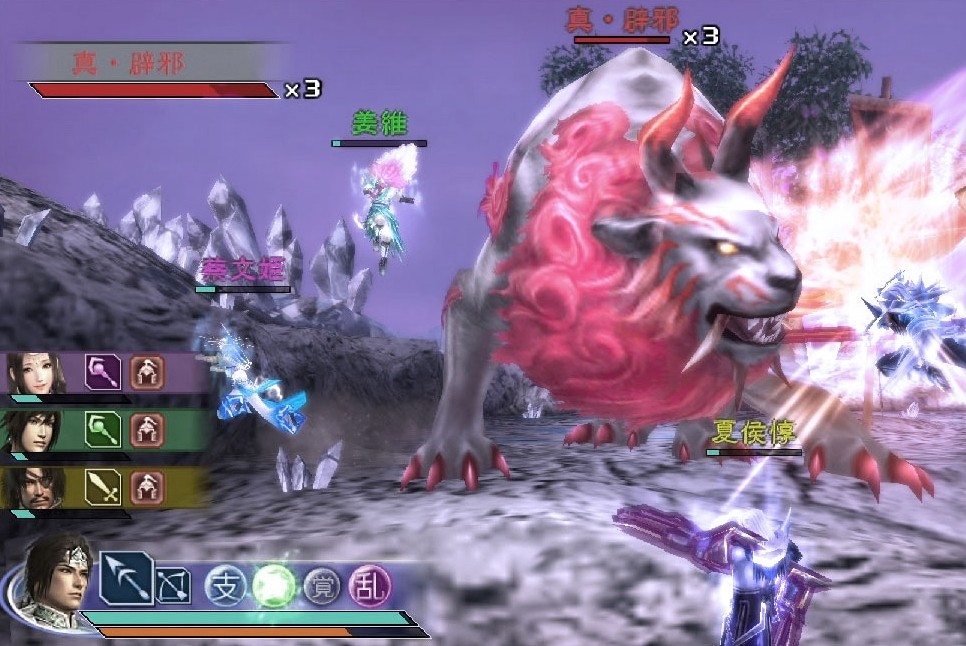Activate the blue 支 support orb
The image size is (966, 646).
pos(225,586)
